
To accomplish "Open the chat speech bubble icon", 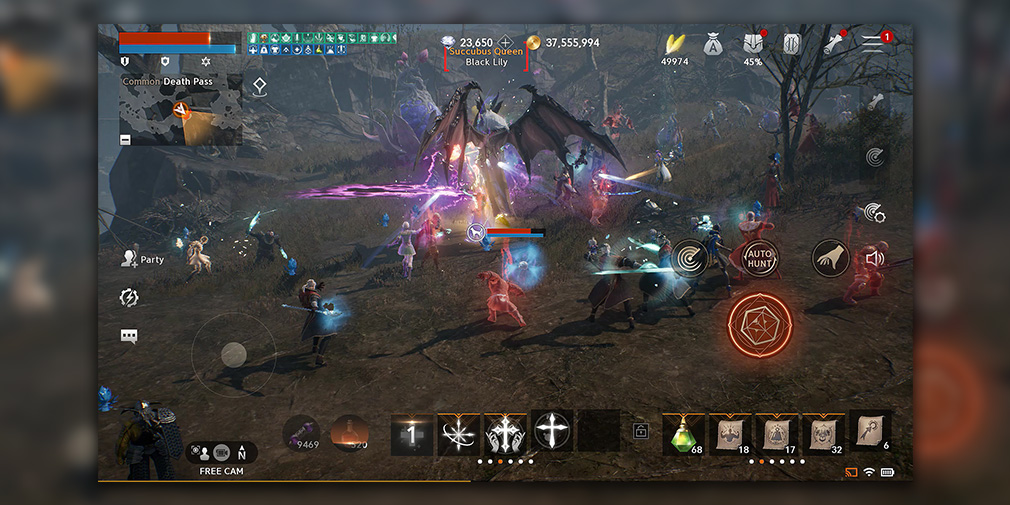I will point(129,336).
